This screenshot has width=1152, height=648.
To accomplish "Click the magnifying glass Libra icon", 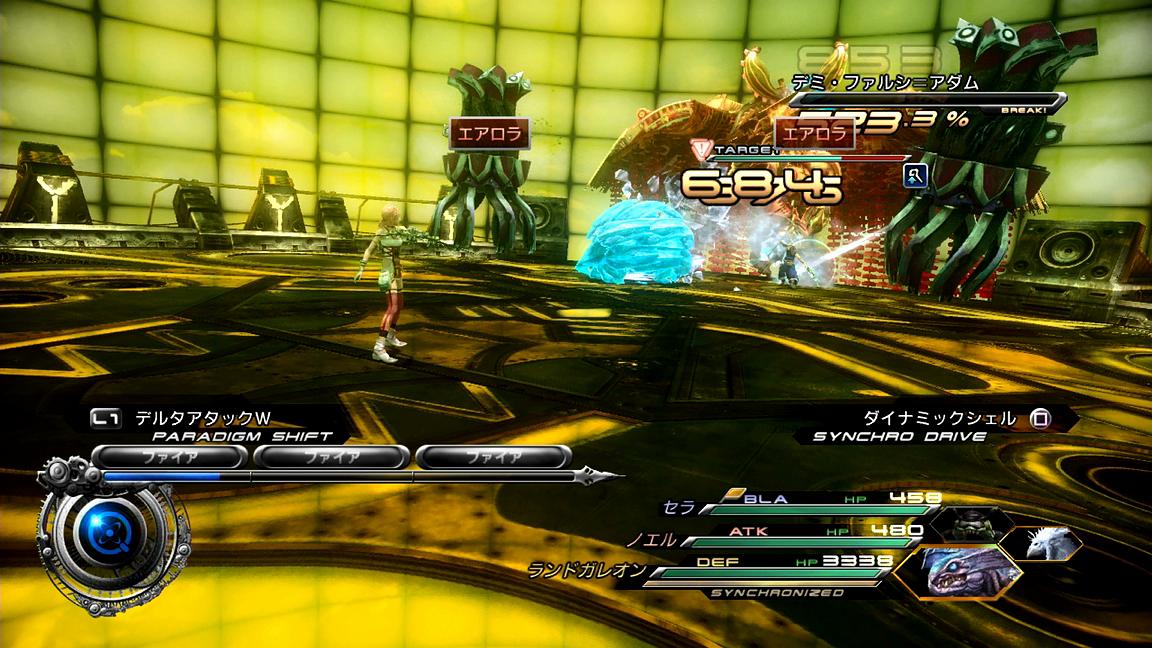I will coord(914,177).
